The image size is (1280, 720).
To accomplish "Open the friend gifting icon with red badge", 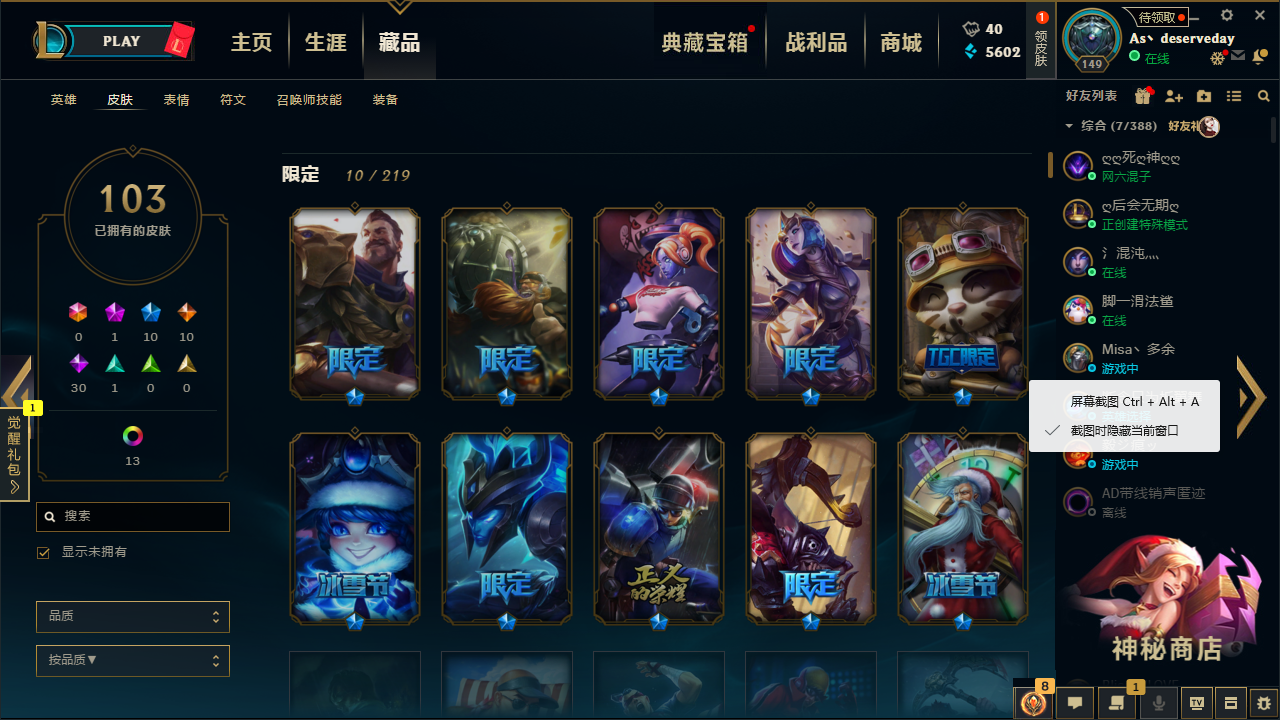I will (1142, 93).
